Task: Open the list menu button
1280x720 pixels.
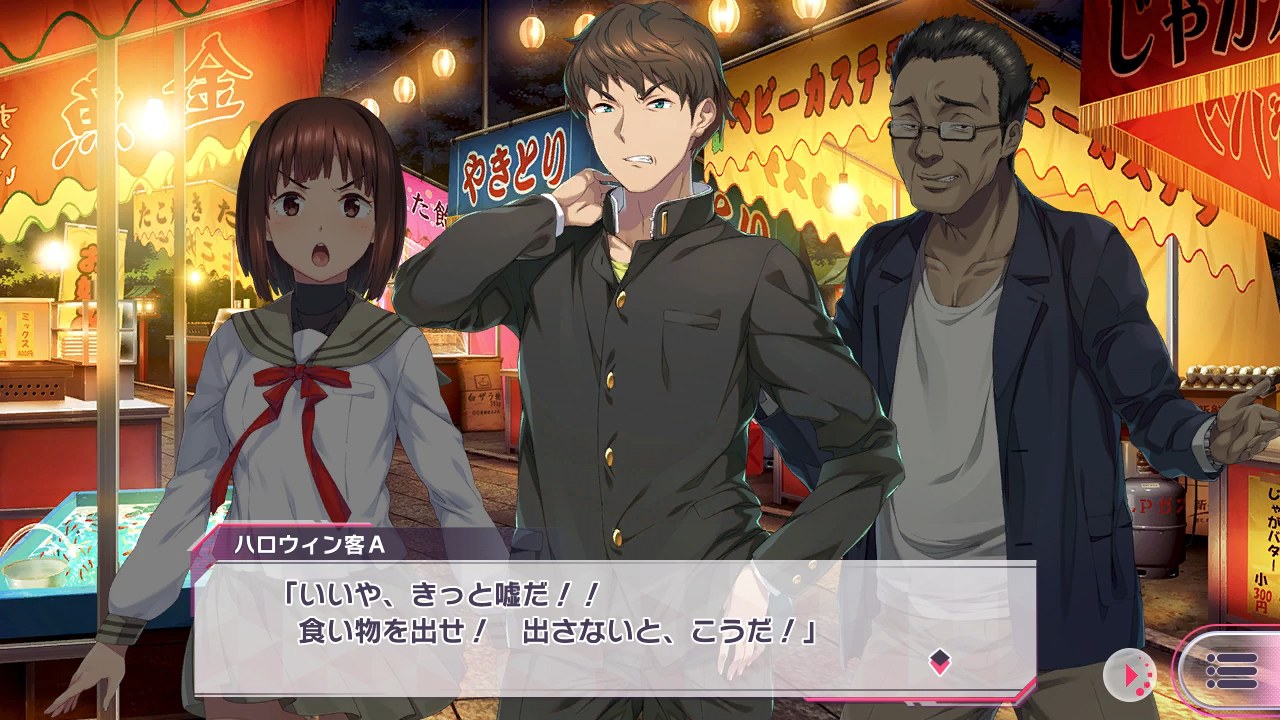Action: 1231,671
